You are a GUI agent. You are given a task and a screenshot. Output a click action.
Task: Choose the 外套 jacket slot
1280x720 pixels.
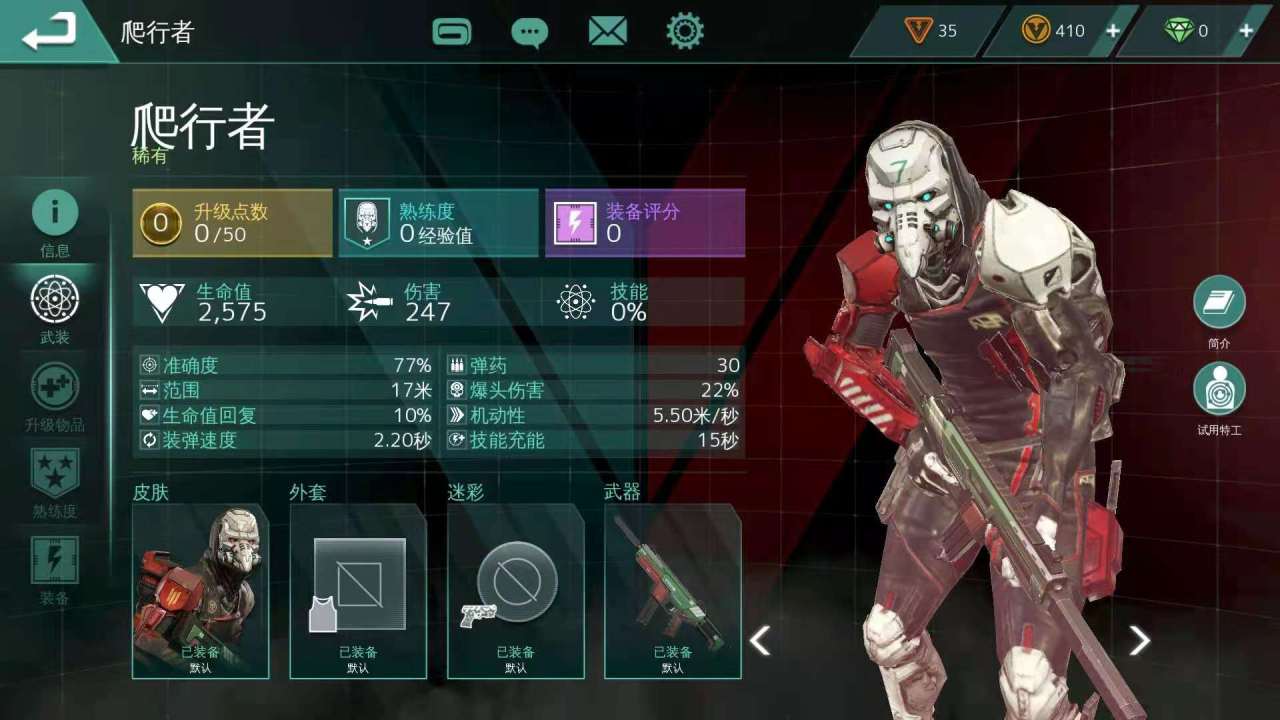[358, 591]
